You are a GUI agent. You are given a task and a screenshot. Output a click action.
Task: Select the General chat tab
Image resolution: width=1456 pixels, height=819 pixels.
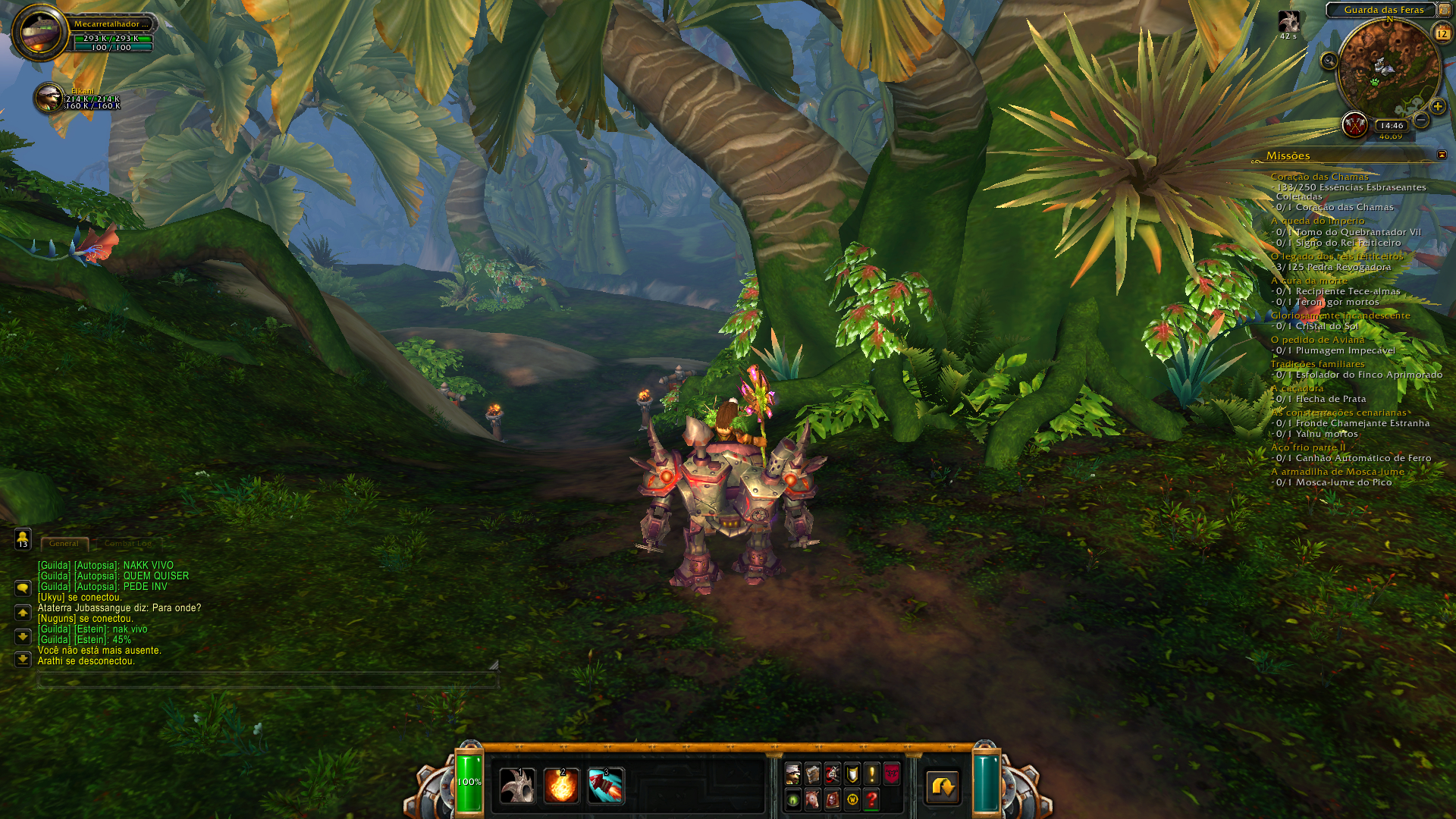[64, 543]
